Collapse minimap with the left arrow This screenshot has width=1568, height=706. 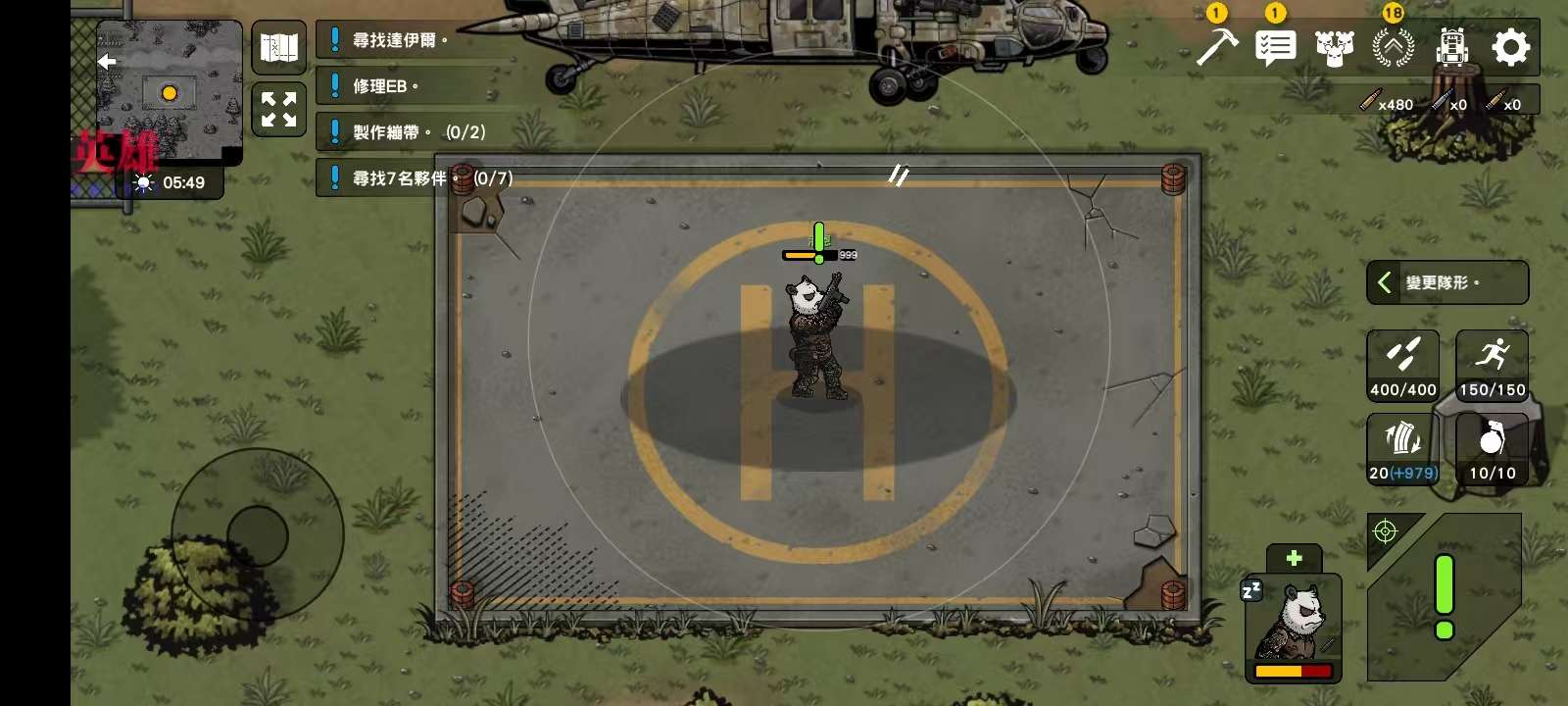tap(107, 61)
